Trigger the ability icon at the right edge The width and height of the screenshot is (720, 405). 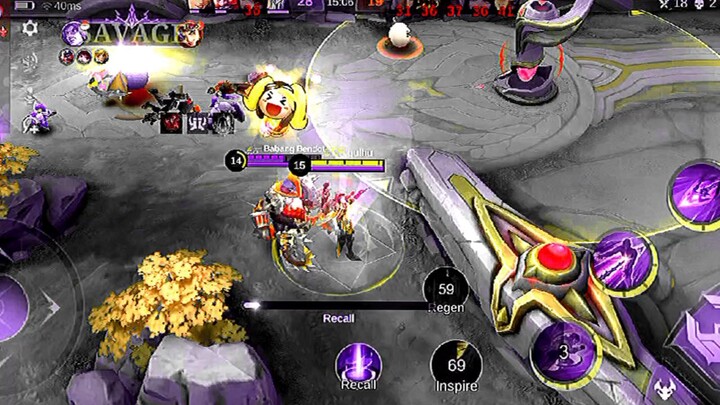pyautogui.click(x=695, y=191)
